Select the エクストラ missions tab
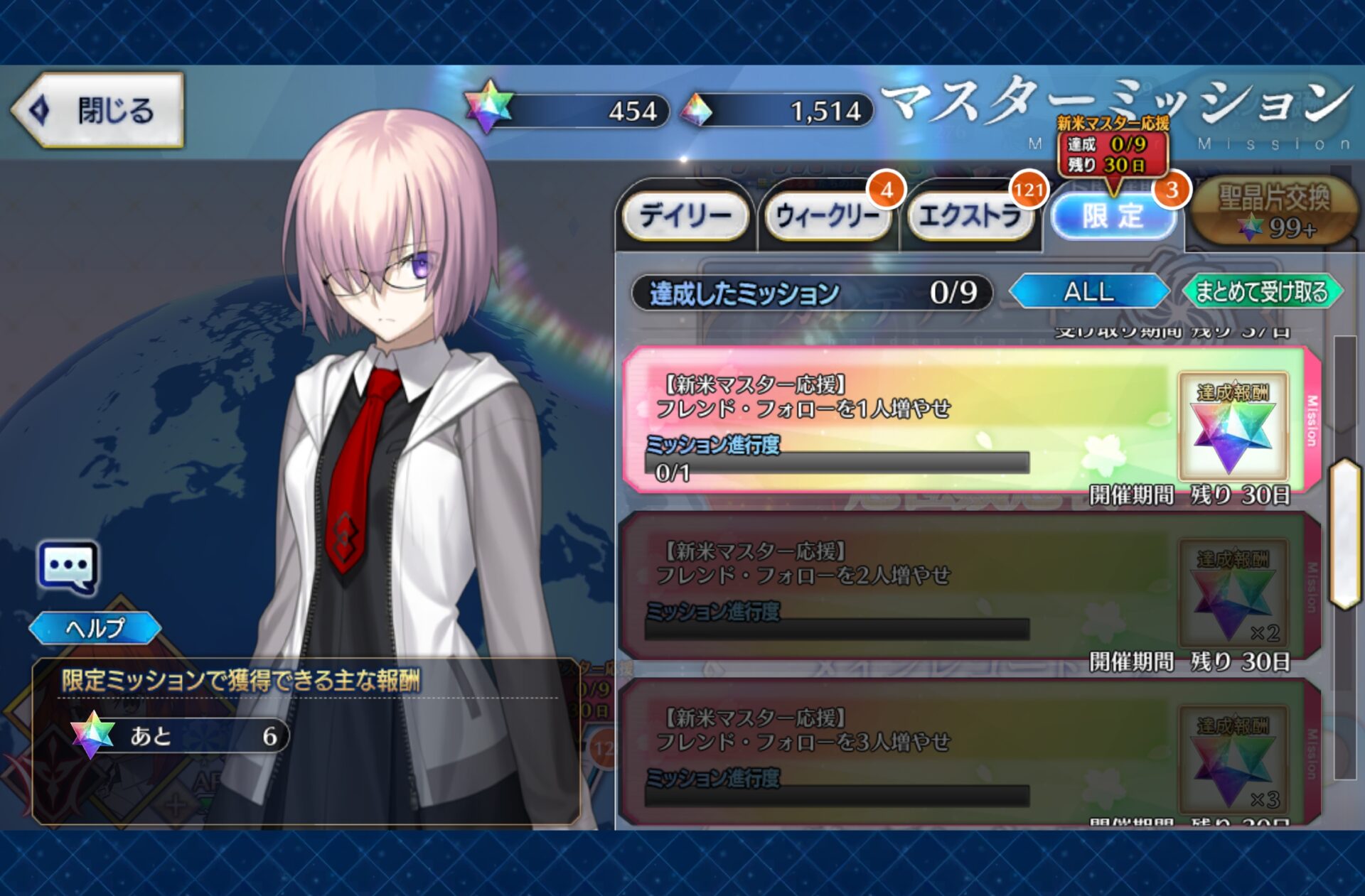The image size is (1365, 896). 969,215
